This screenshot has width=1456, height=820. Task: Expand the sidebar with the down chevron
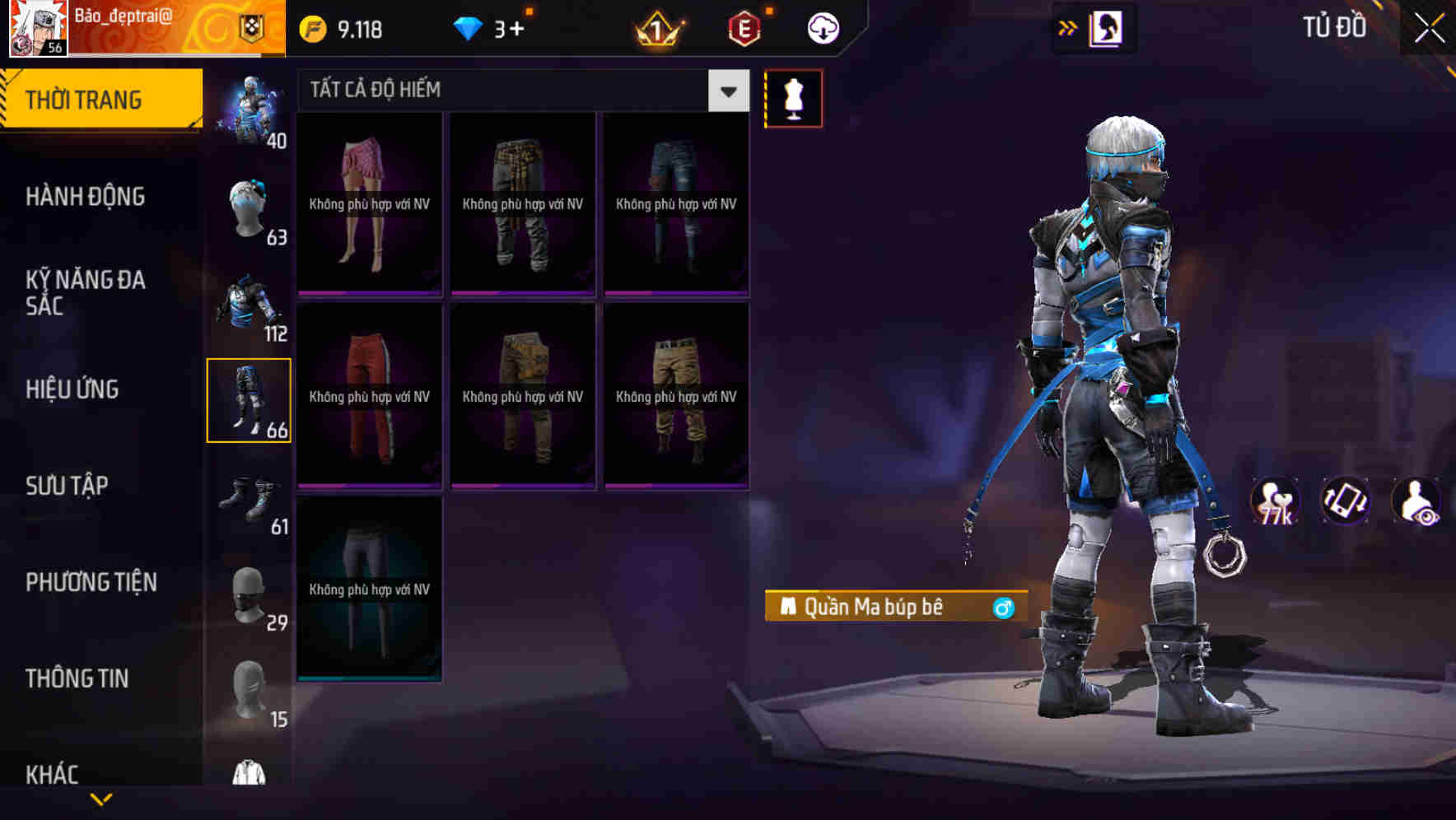[101, 797]
